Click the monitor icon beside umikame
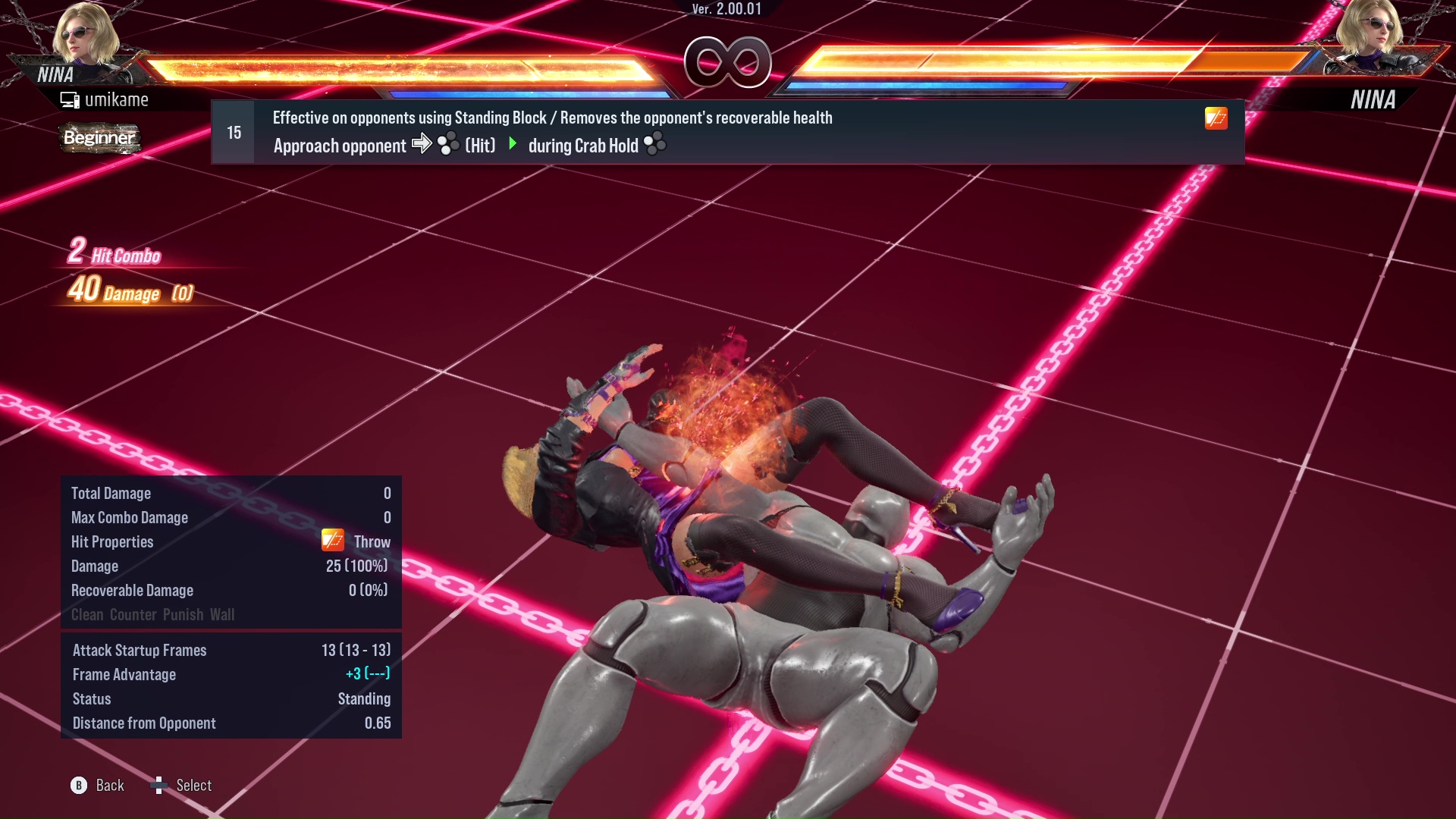Screen dimensions: 1456x819 click(x=69, y=99)
